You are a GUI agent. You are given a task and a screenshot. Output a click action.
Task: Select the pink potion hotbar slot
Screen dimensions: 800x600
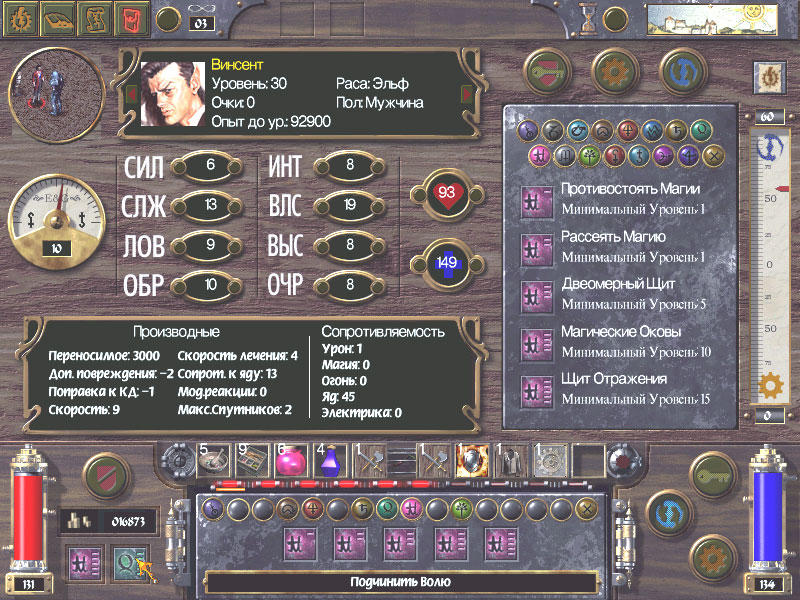tap(289, 460)
